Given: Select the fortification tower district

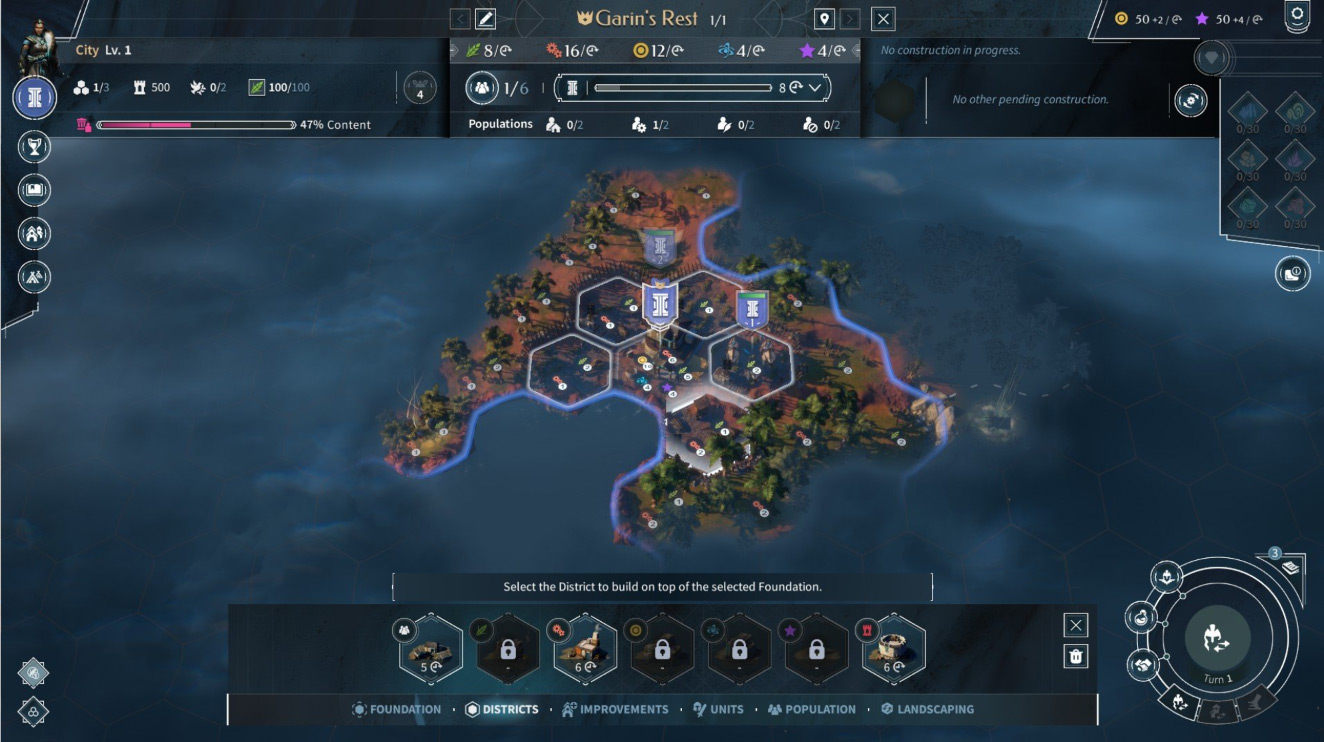Looking at the screenshot, I should (893, 650).
